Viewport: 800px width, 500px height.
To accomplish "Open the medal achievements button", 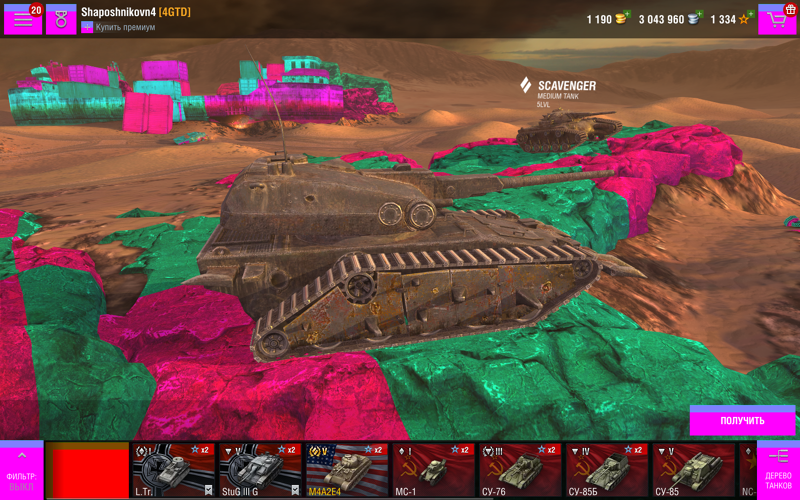I will [61, 19].
